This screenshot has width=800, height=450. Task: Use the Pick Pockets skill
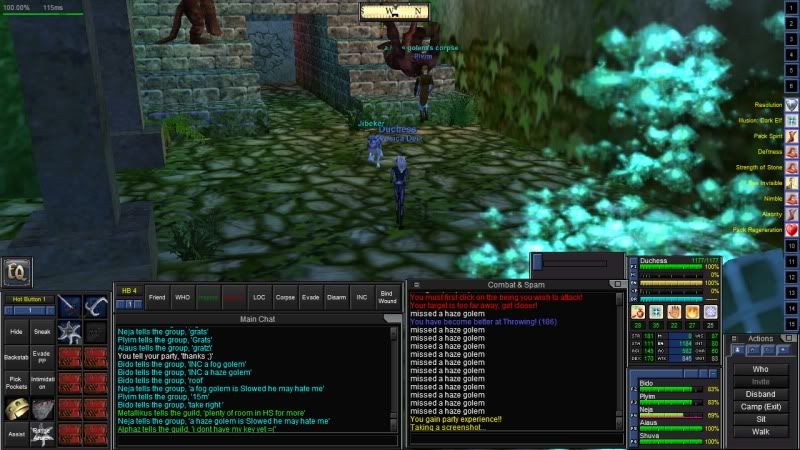15,382
